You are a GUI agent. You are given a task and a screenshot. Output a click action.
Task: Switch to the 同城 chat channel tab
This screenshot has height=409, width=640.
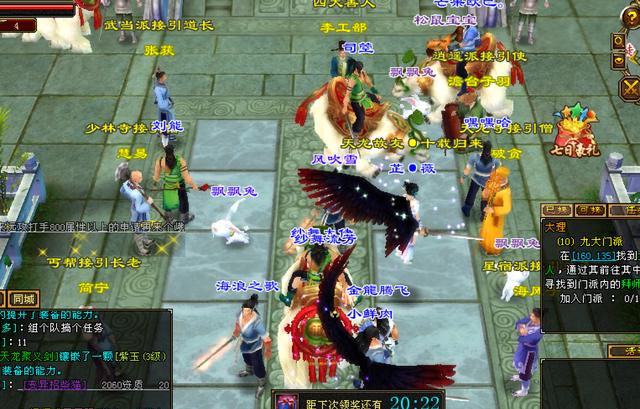tap(23, 298)
